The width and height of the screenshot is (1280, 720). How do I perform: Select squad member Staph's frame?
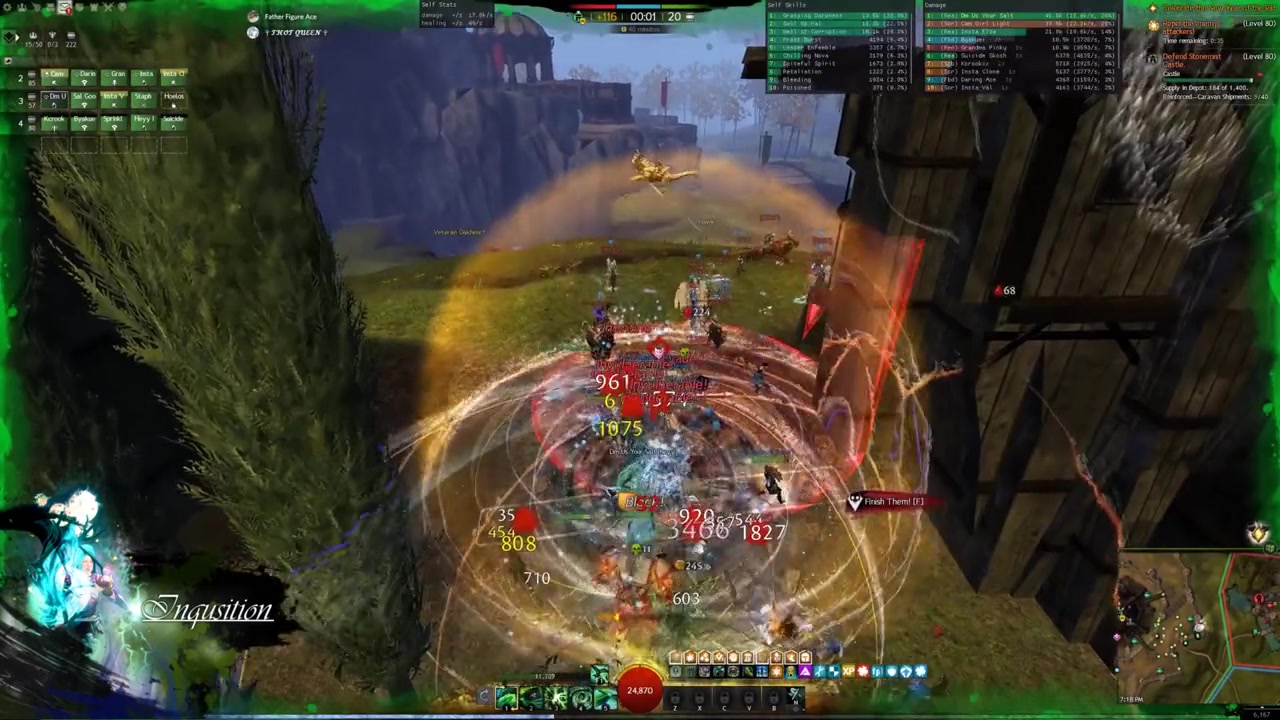pyautogui.click(x=143, y=98)
